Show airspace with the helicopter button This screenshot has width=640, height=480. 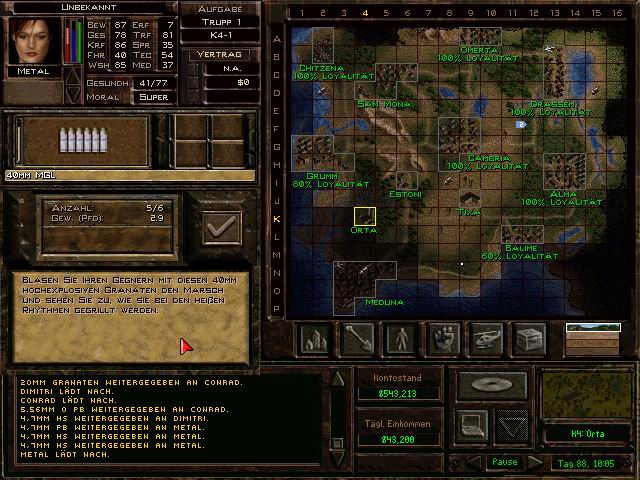point(487,340)
